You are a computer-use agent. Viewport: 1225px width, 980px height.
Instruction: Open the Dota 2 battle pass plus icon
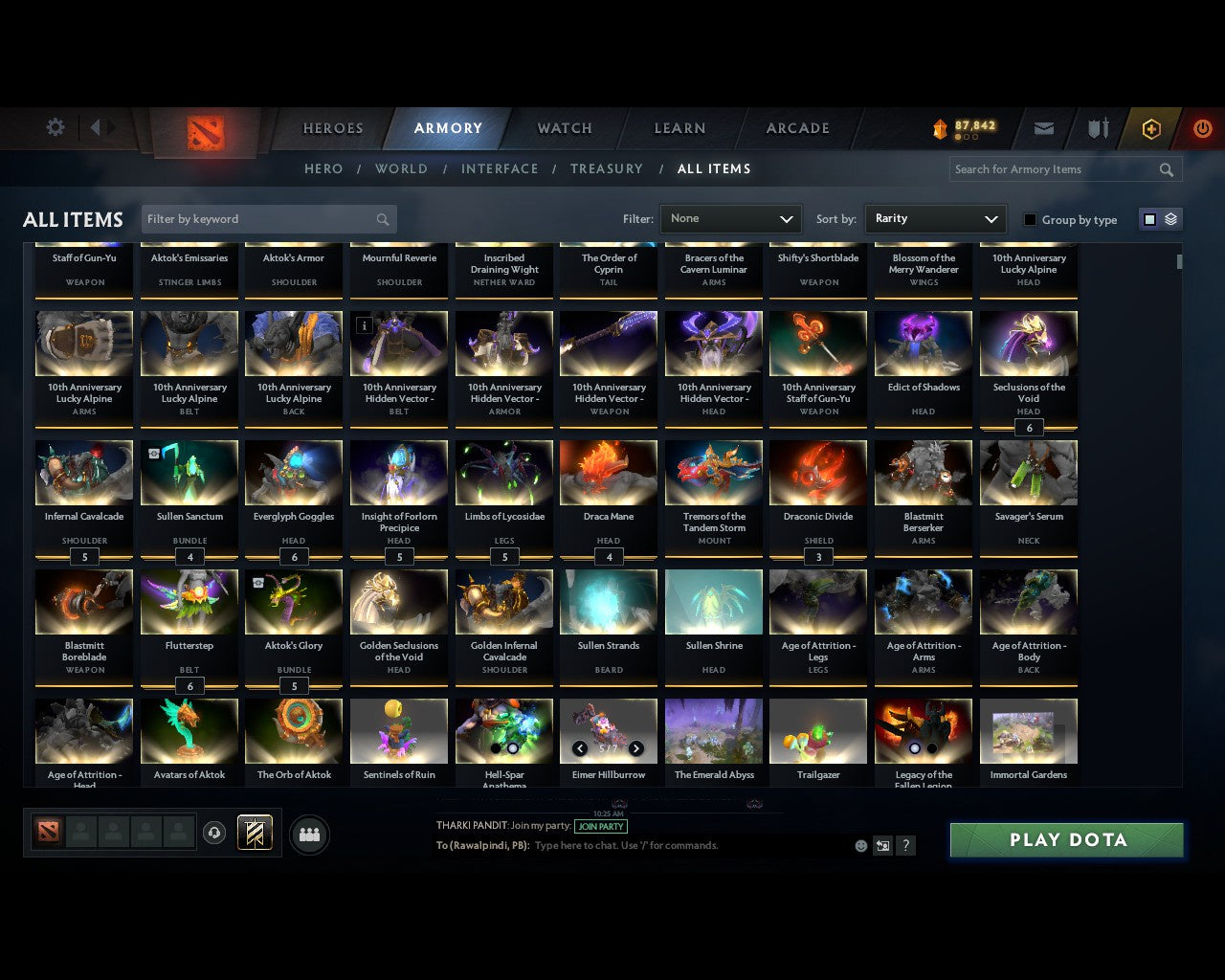pyautogui.click(x=1150, y=128)
